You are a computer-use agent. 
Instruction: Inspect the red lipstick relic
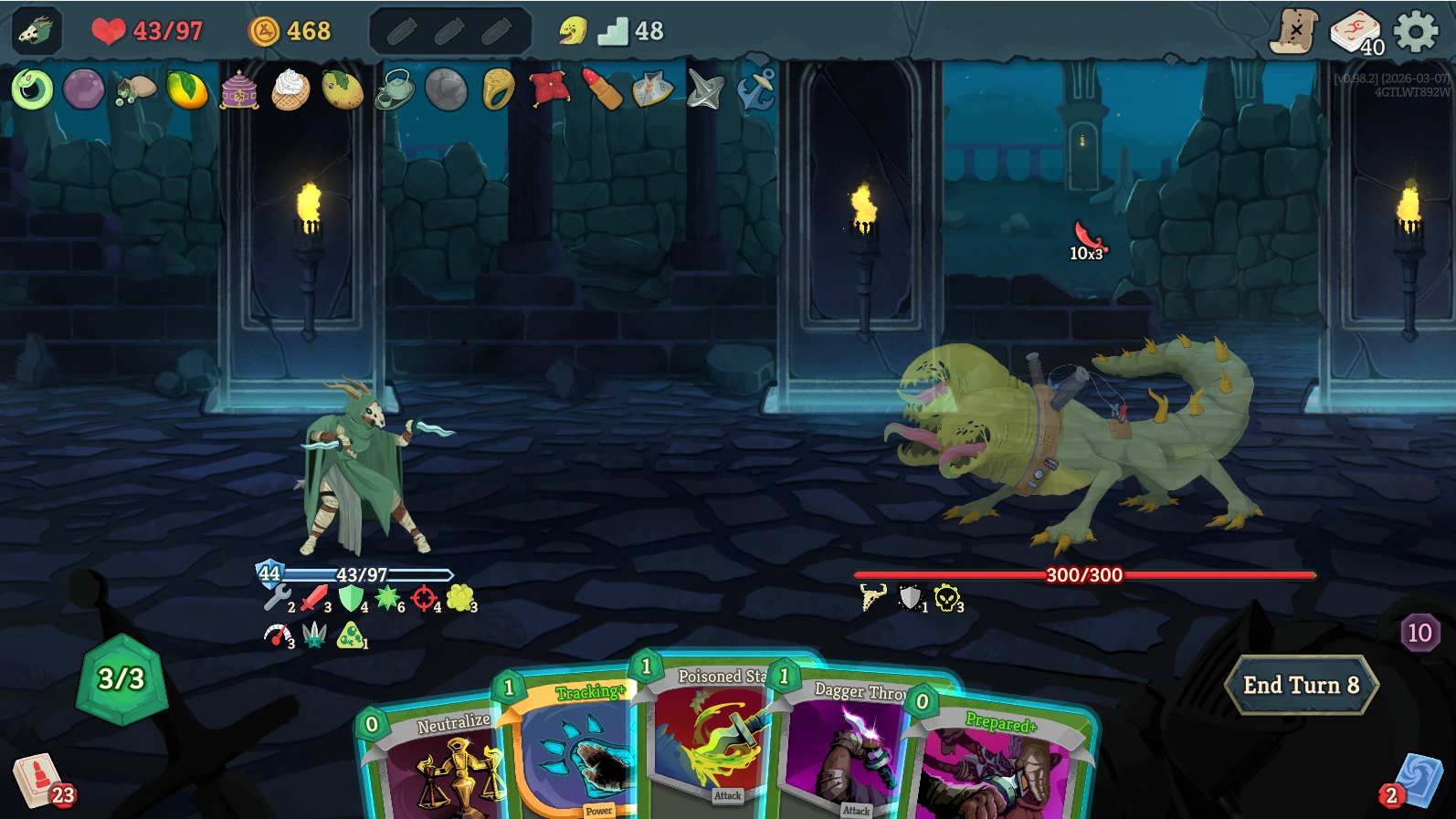602,89
